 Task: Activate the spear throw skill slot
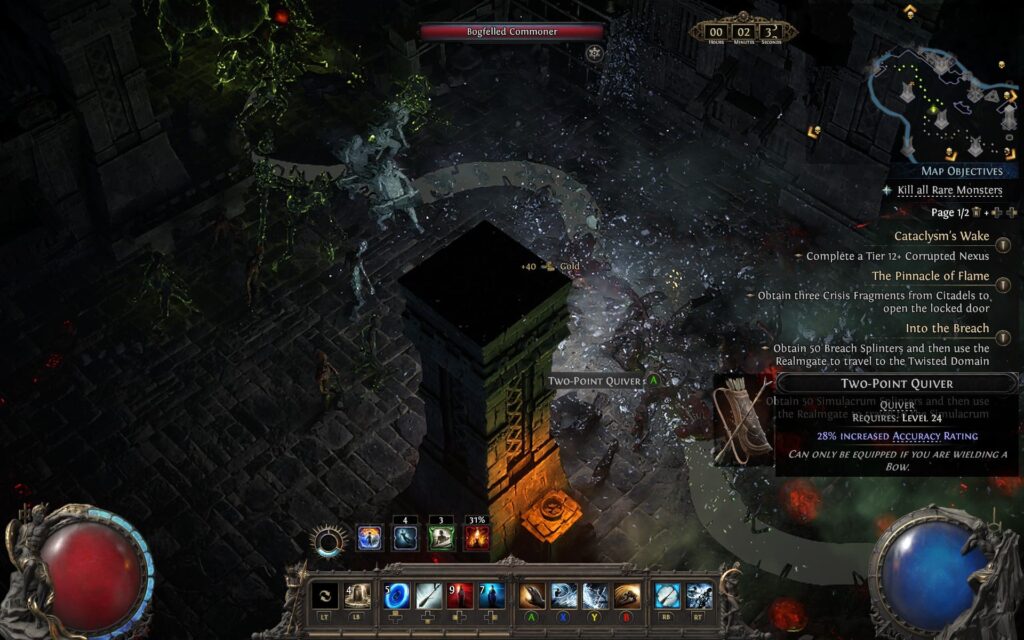tap(429, 596)
